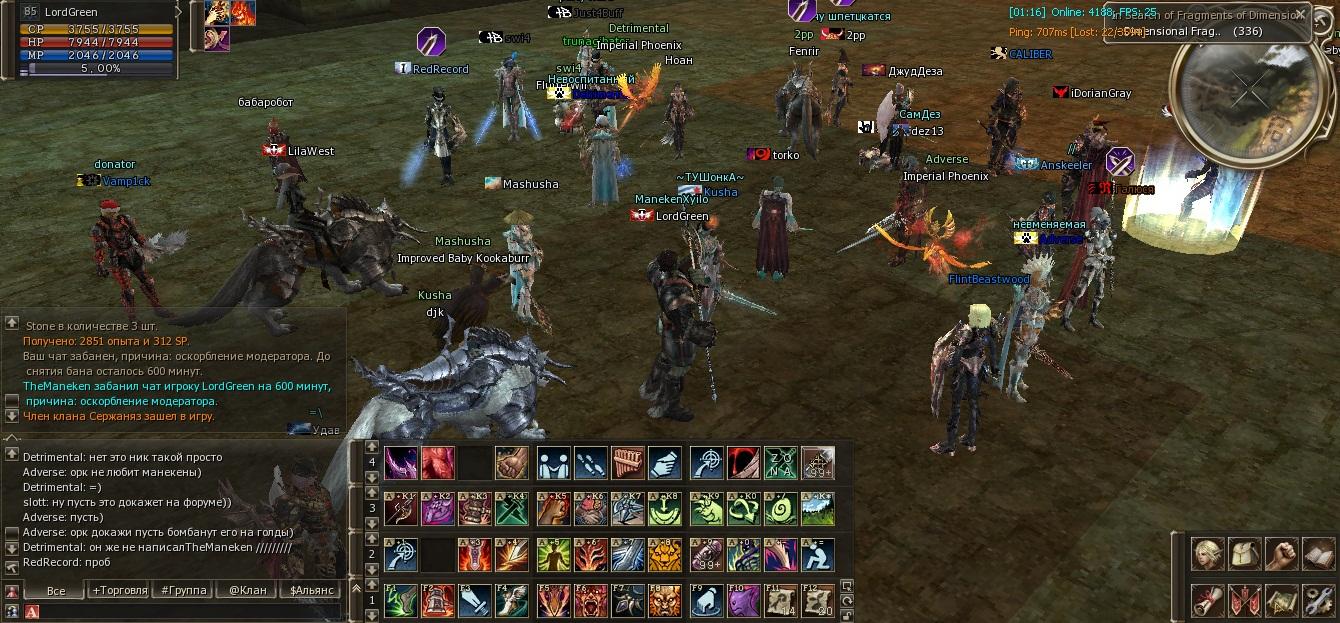Open the clan banners menu icon
This screenshot has width=1340, height=623.
[x=1244, y=600]
